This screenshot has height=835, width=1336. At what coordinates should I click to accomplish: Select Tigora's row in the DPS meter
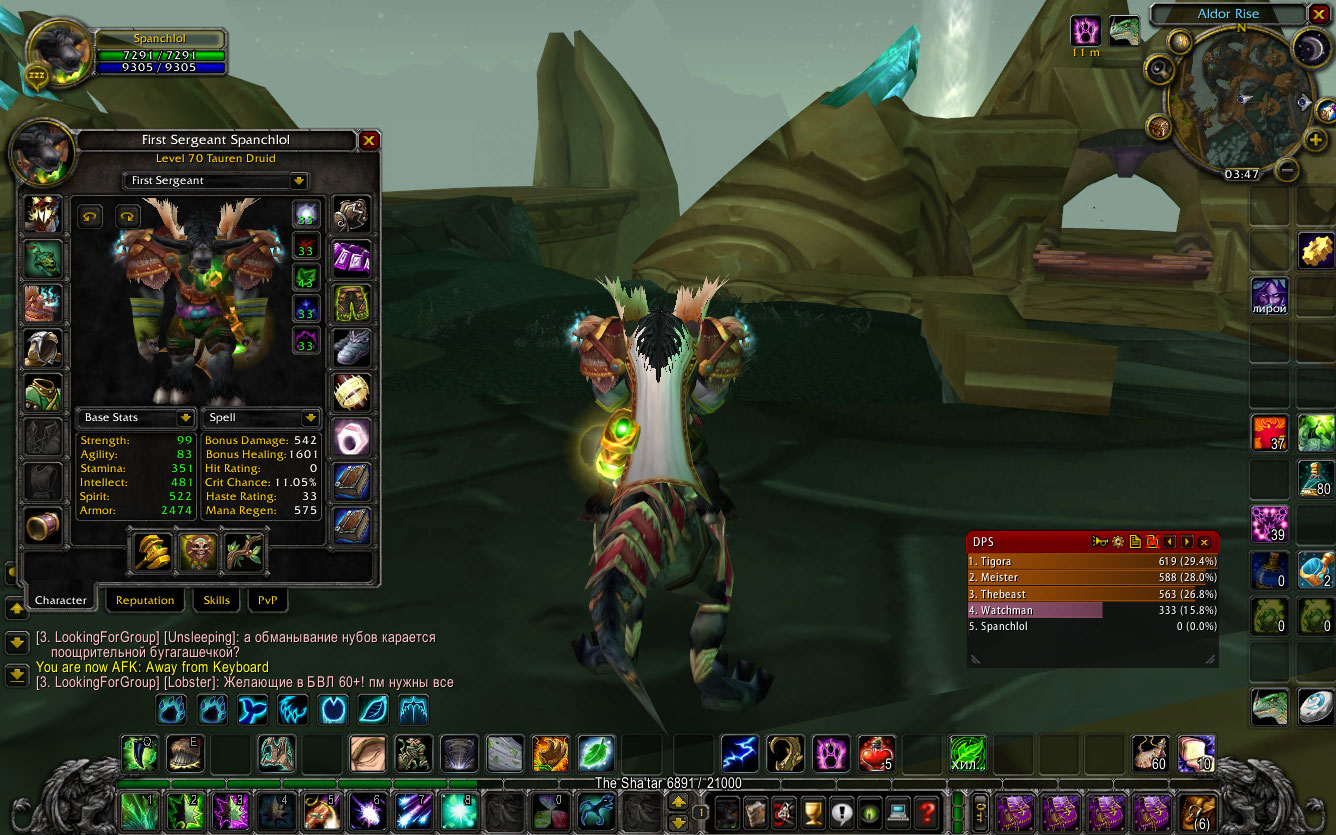pos(1092,562)
